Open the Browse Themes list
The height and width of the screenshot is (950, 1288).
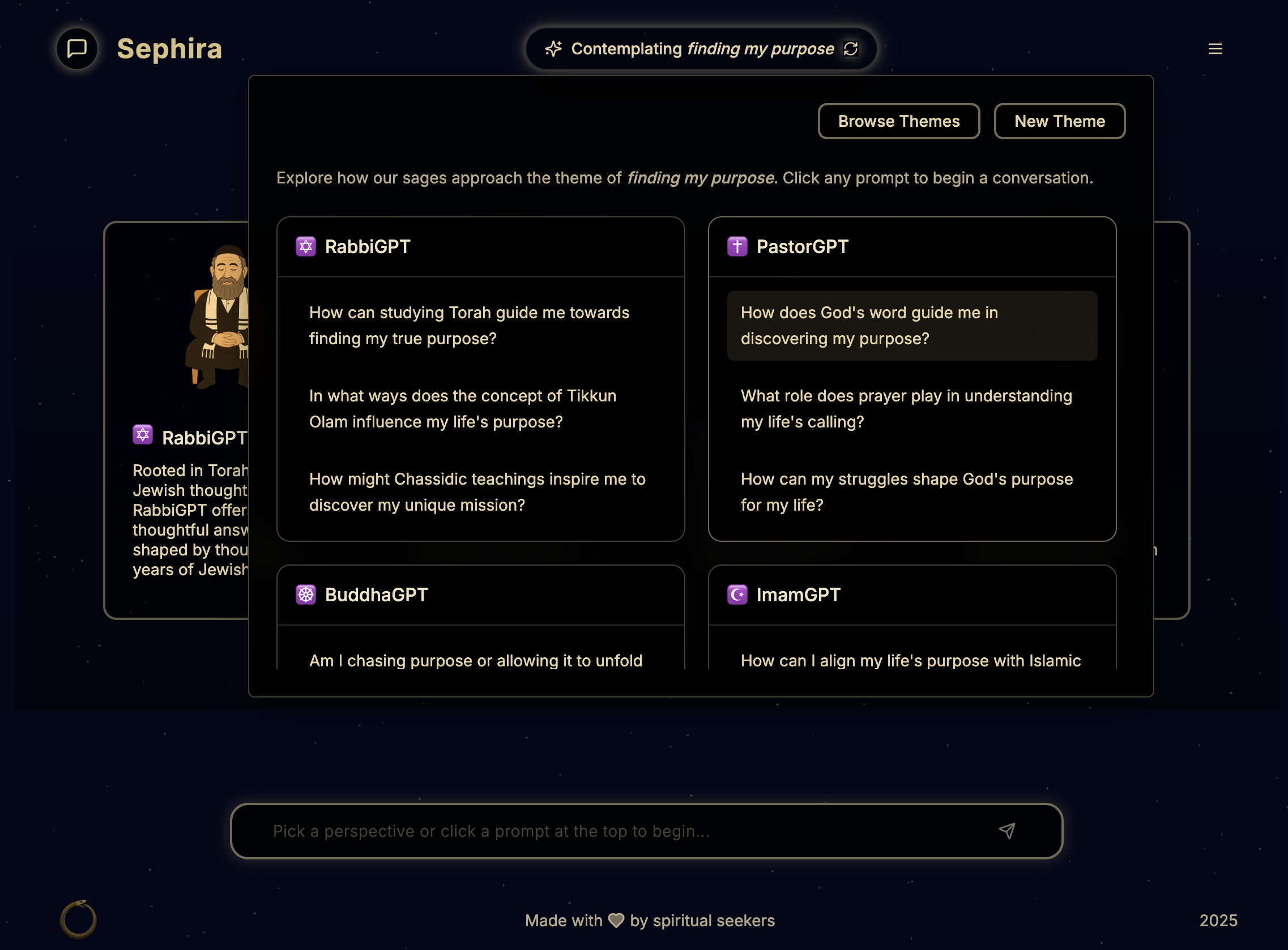click(898, 121)
